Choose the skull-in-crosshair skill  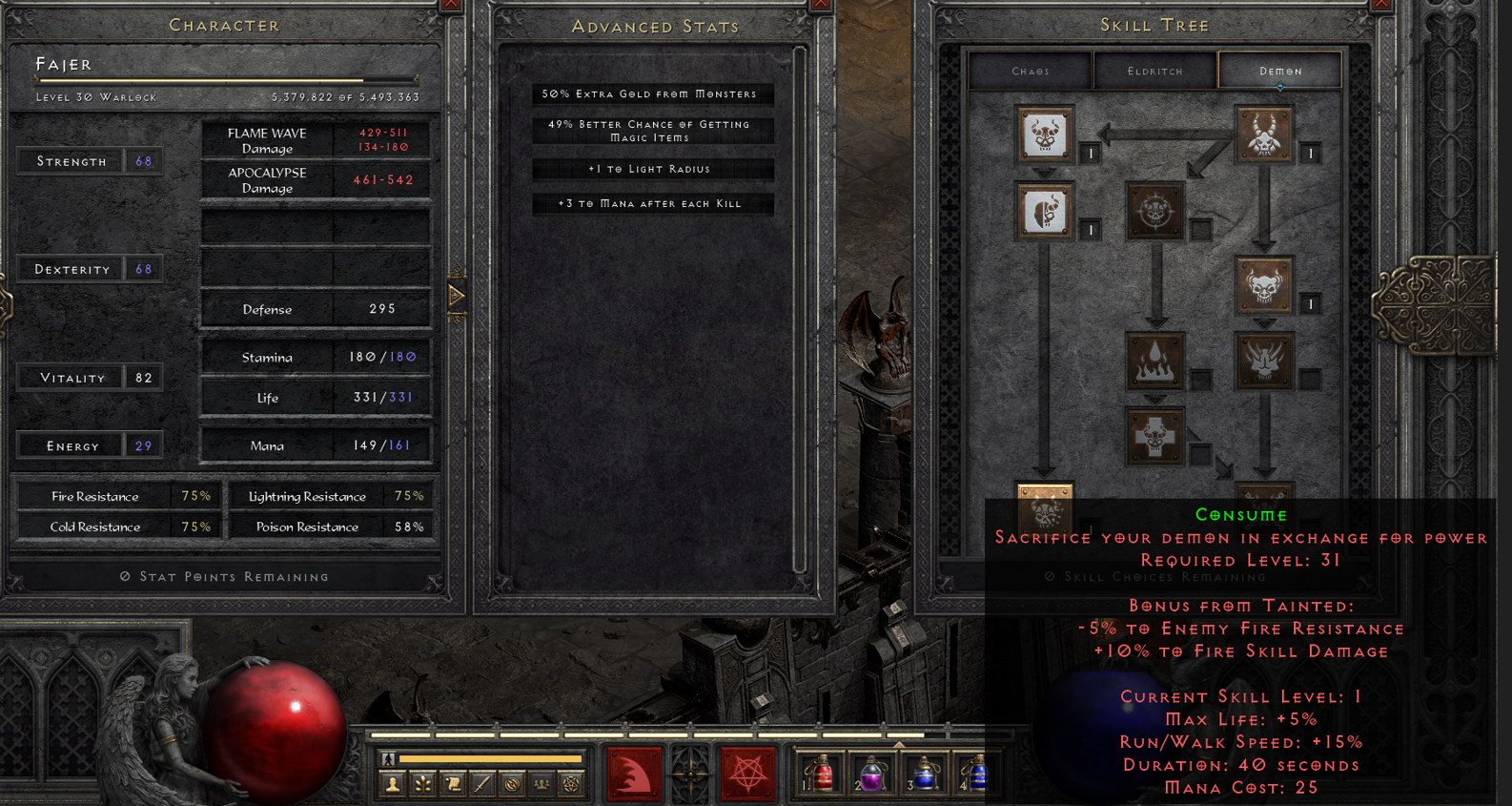(1154, 211)
